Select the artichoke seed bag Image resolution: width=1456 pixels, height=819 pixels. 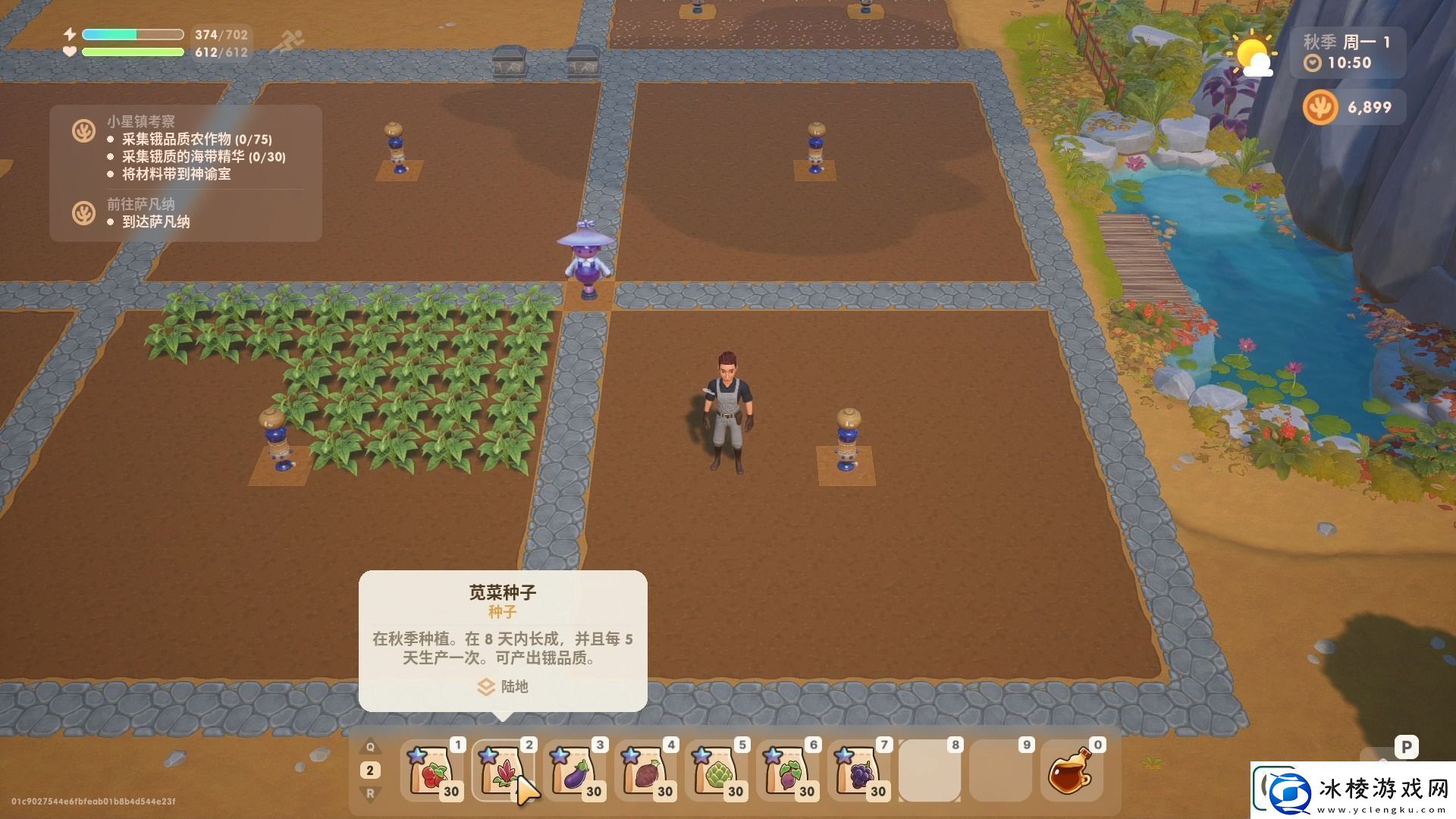tap(717, 771)
